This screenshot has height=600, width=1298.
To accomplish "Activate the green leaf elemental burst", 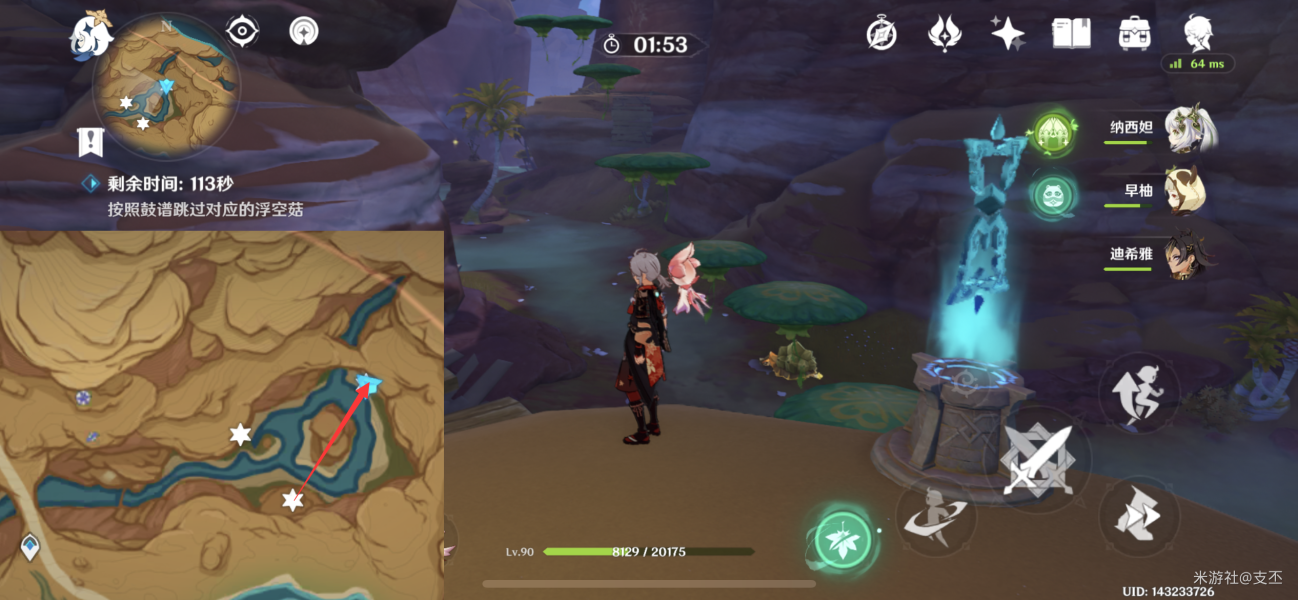I will [x=842, y=541].
